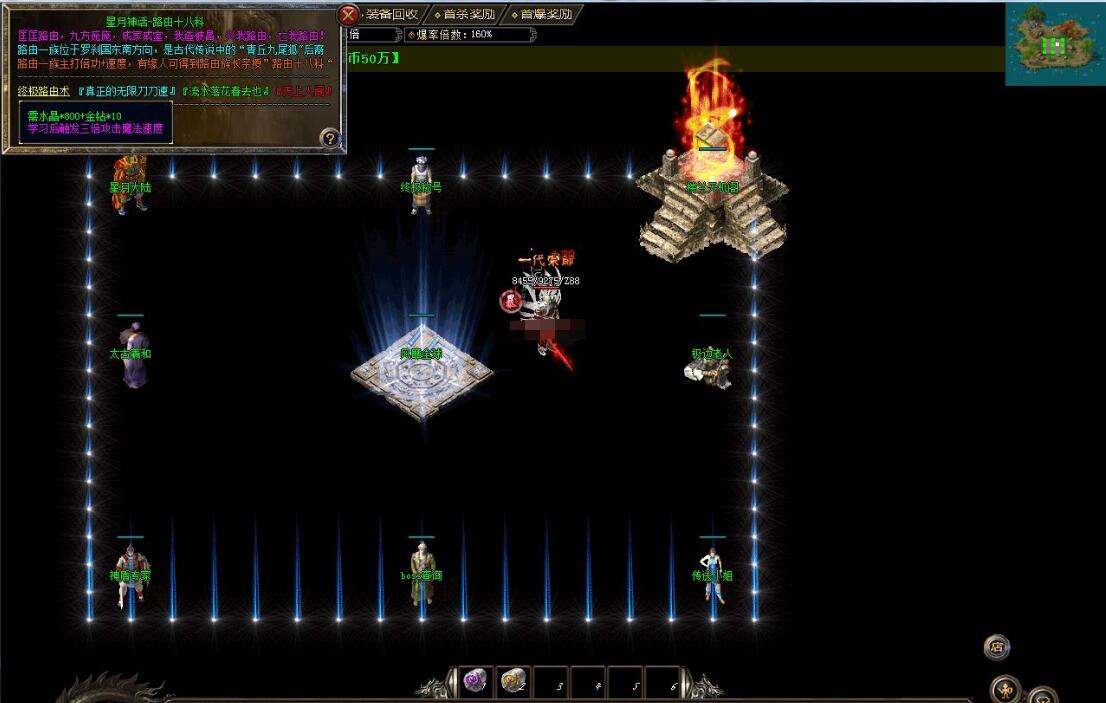Open the island minimap
The height and width of the screenshot is (703, 1106).
[x=1054, y=44]
